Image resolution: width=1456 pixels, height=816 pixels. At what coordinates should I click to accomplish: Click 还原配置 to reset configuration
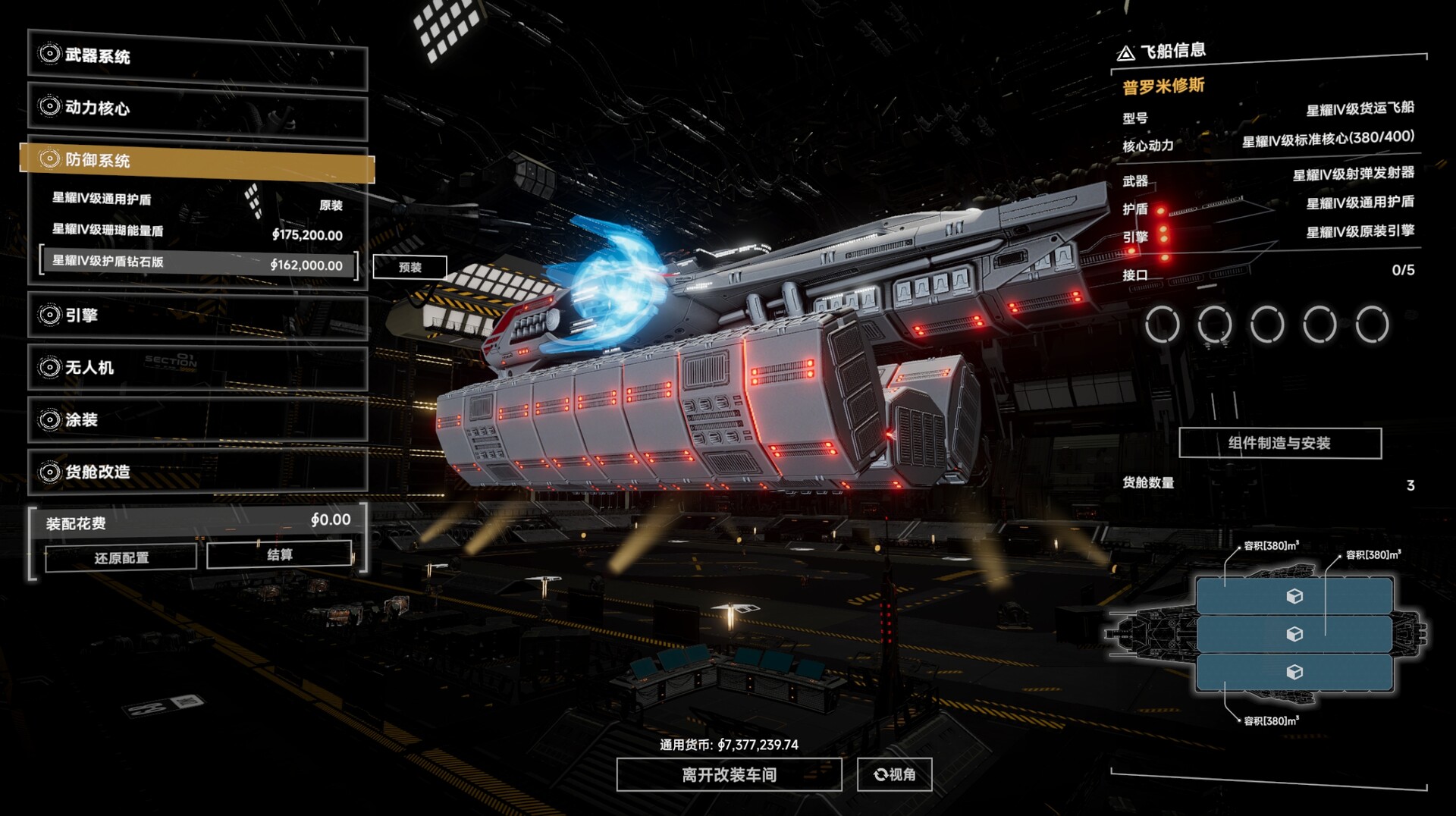click(x=121, y=558)
